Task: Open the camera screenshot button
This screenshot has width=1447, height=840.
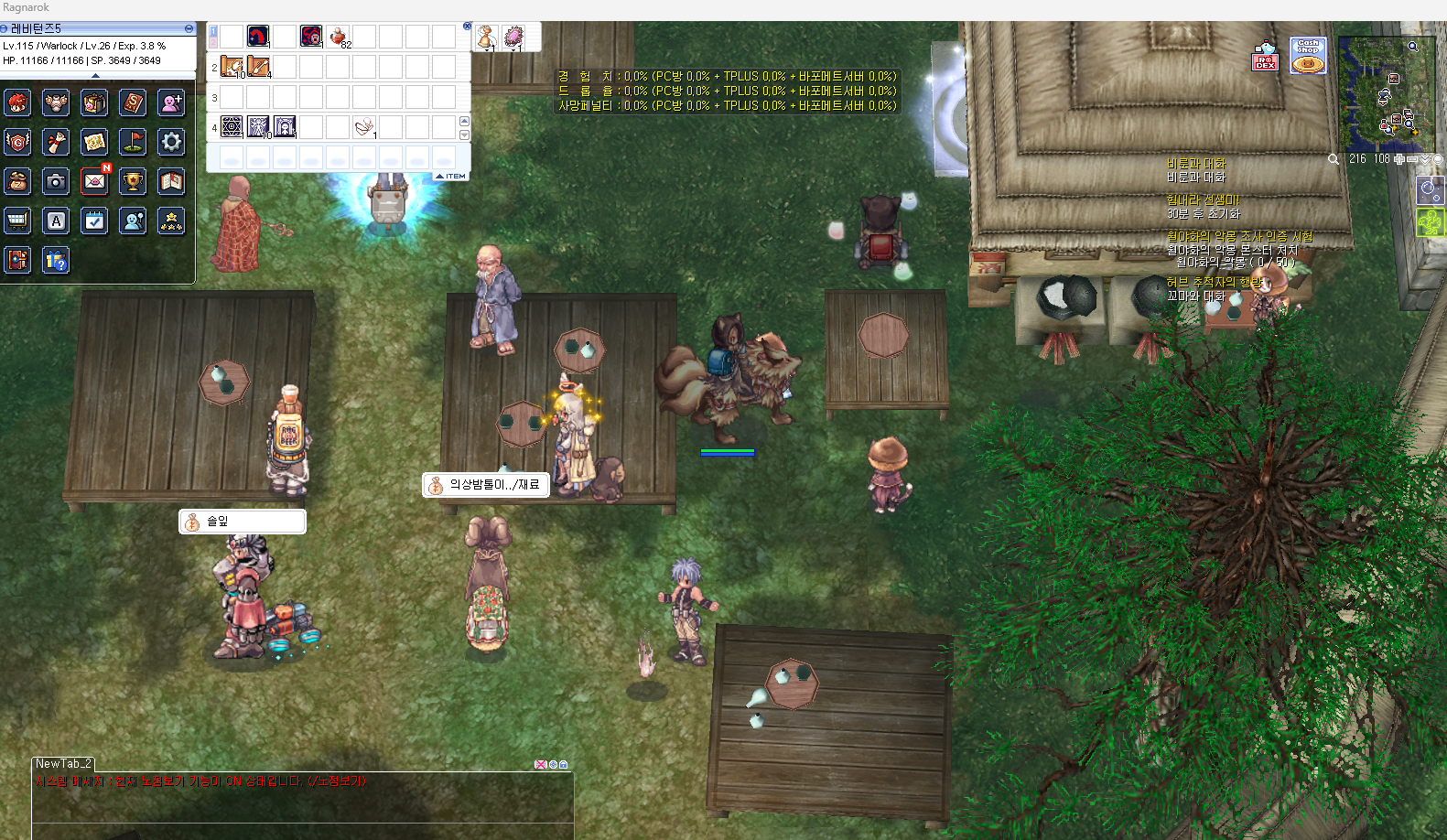Action: point(56,181)
